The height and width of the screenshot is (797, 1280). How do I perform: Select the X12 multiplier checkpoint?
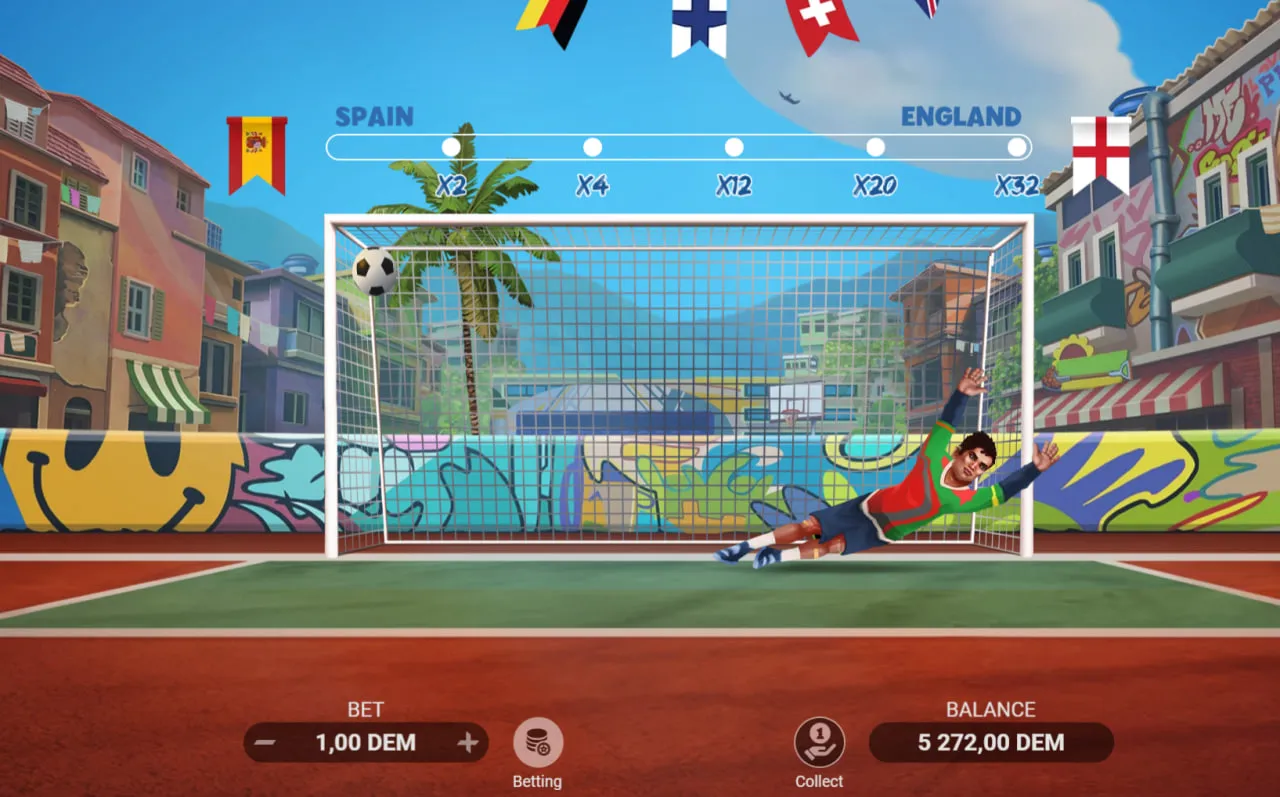point(733,146)
